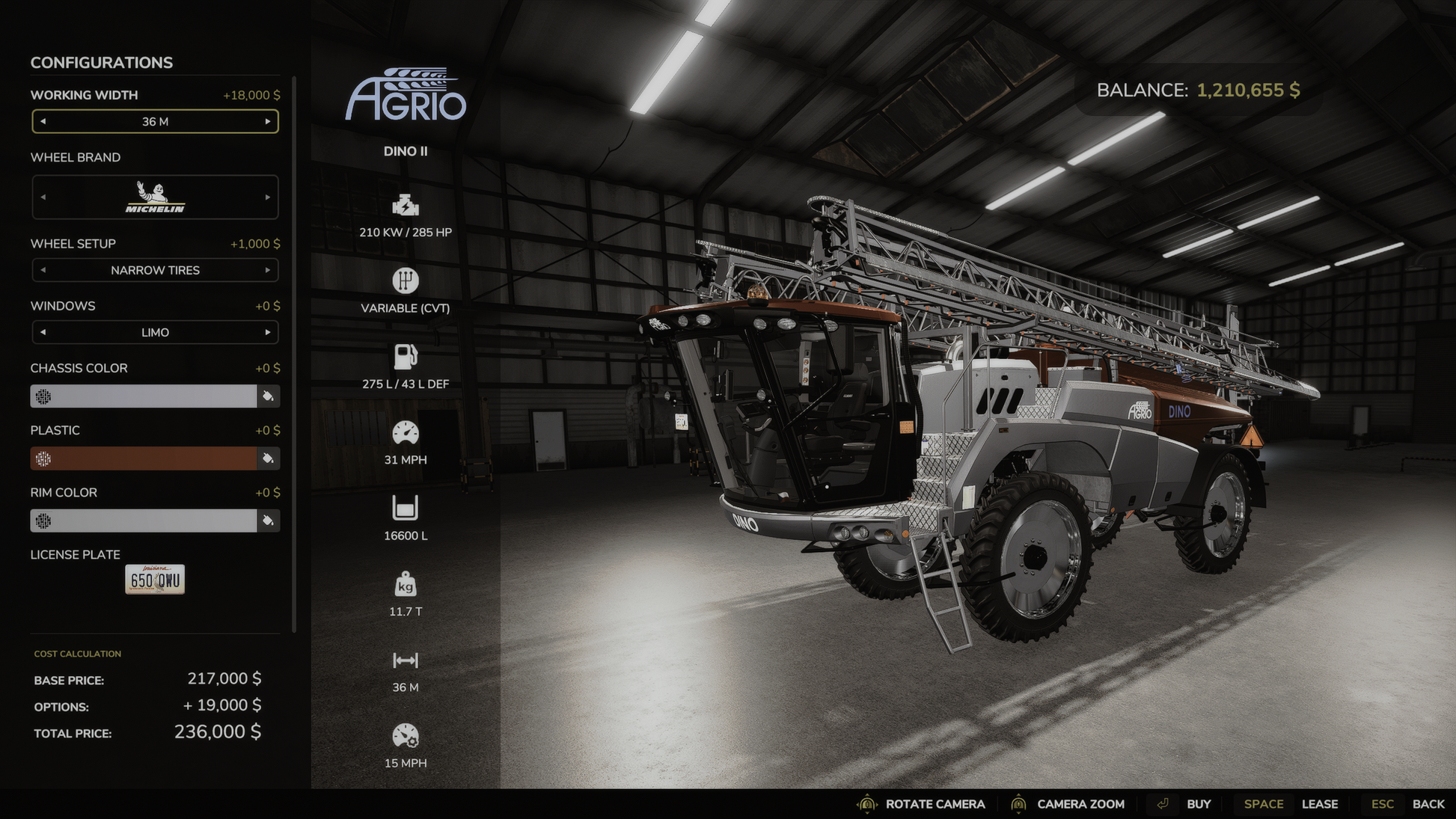Switch to the next wheel brand after Michelin
This screenshot has height=819, width=1456.
268,197
